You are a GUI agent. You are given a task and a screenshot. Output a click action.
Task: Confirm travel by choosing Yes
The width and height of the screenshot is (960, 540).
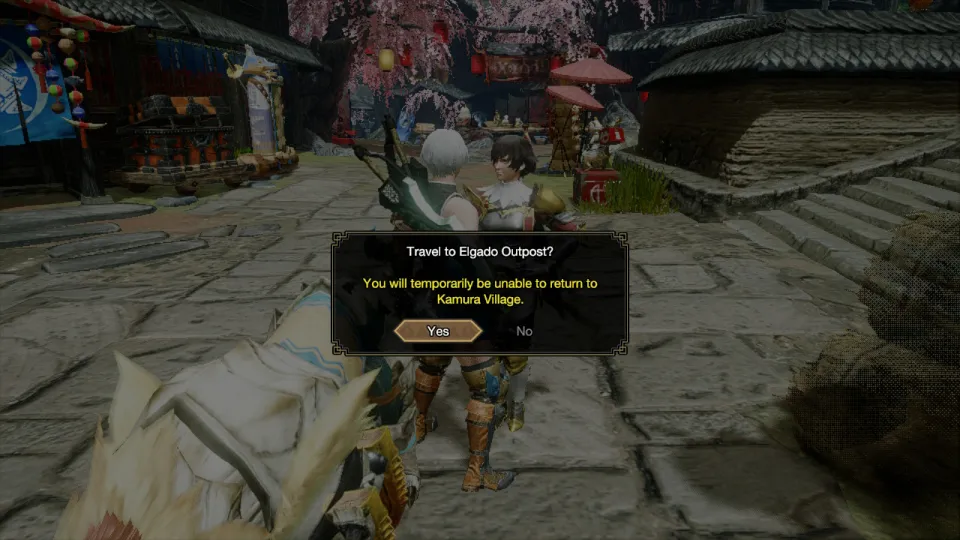[x=438, y=331]
